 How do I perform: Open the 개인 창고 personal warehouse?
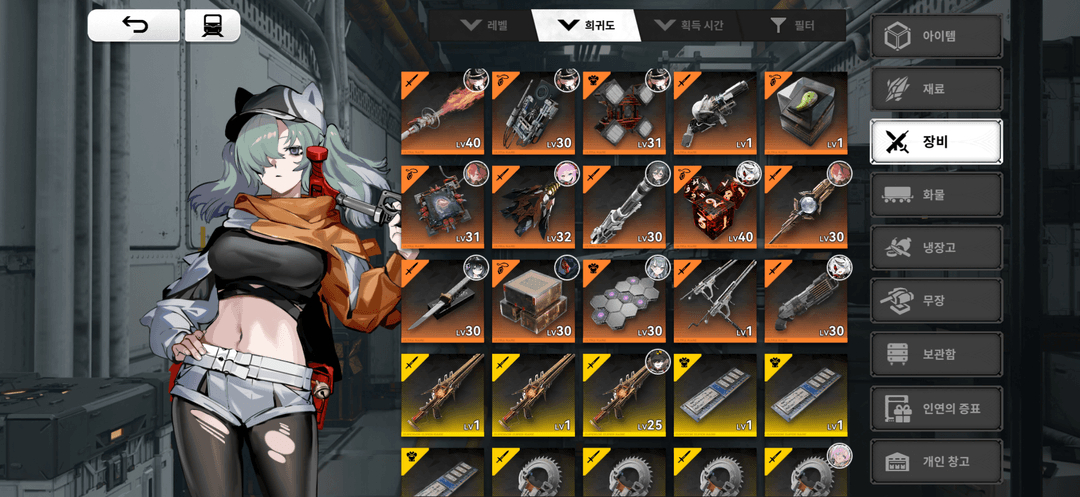[x=936, y=461]
